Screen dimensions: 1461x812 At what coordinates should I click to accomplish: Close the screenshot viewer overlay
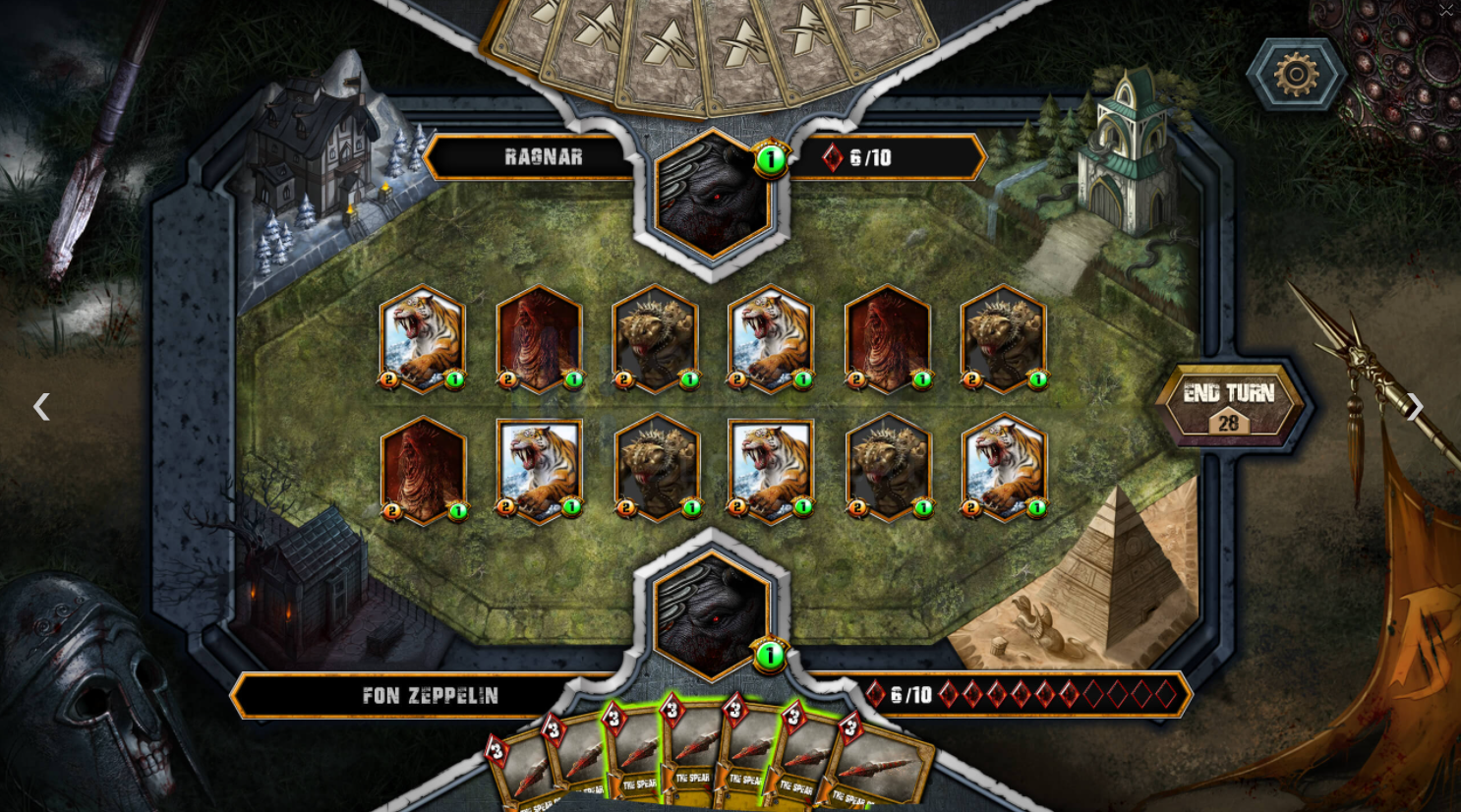(x=1445, y=11)
